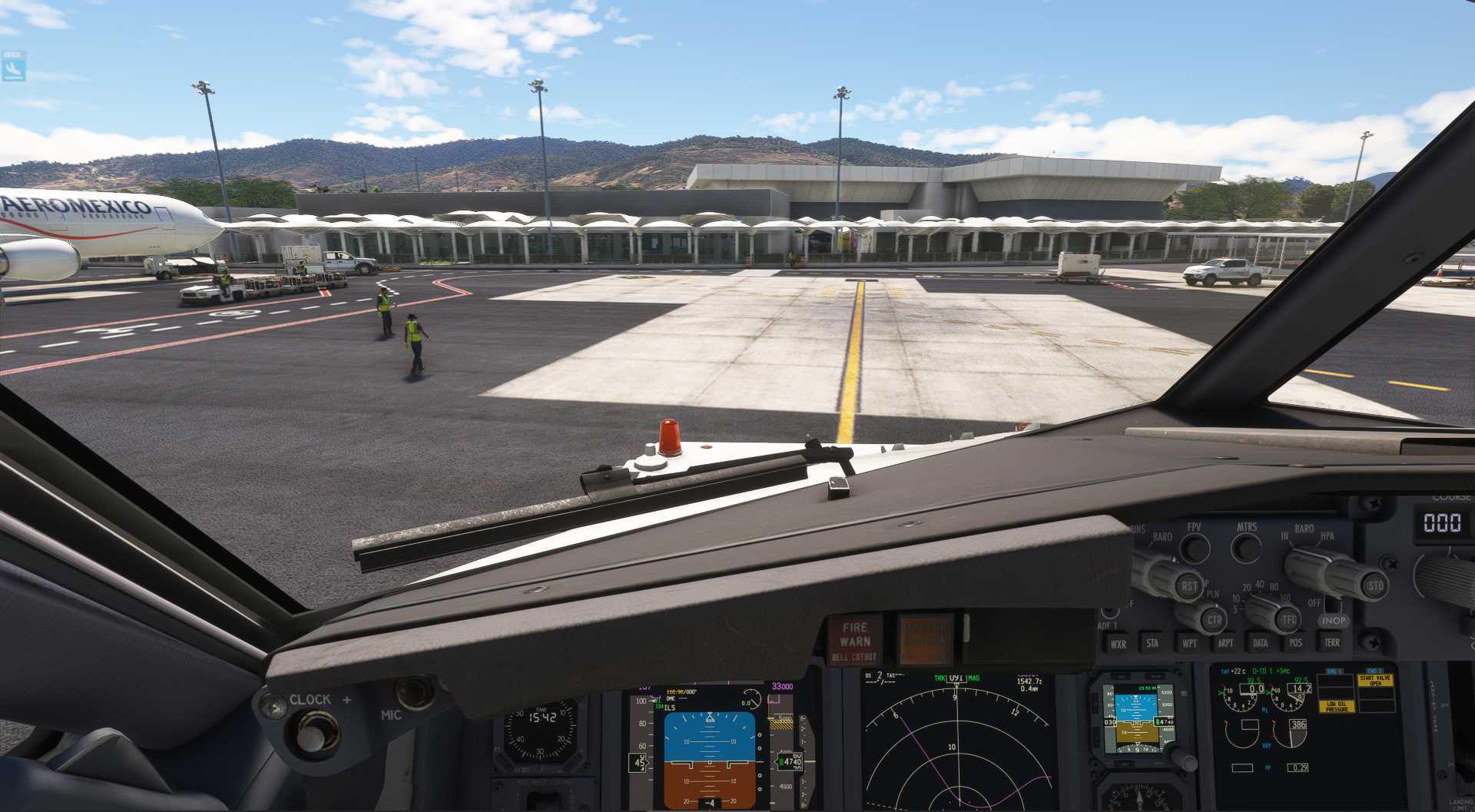Push the TFC traffic range knob
Viewport: 1475px width, 812px height.
click(1288, 620)
